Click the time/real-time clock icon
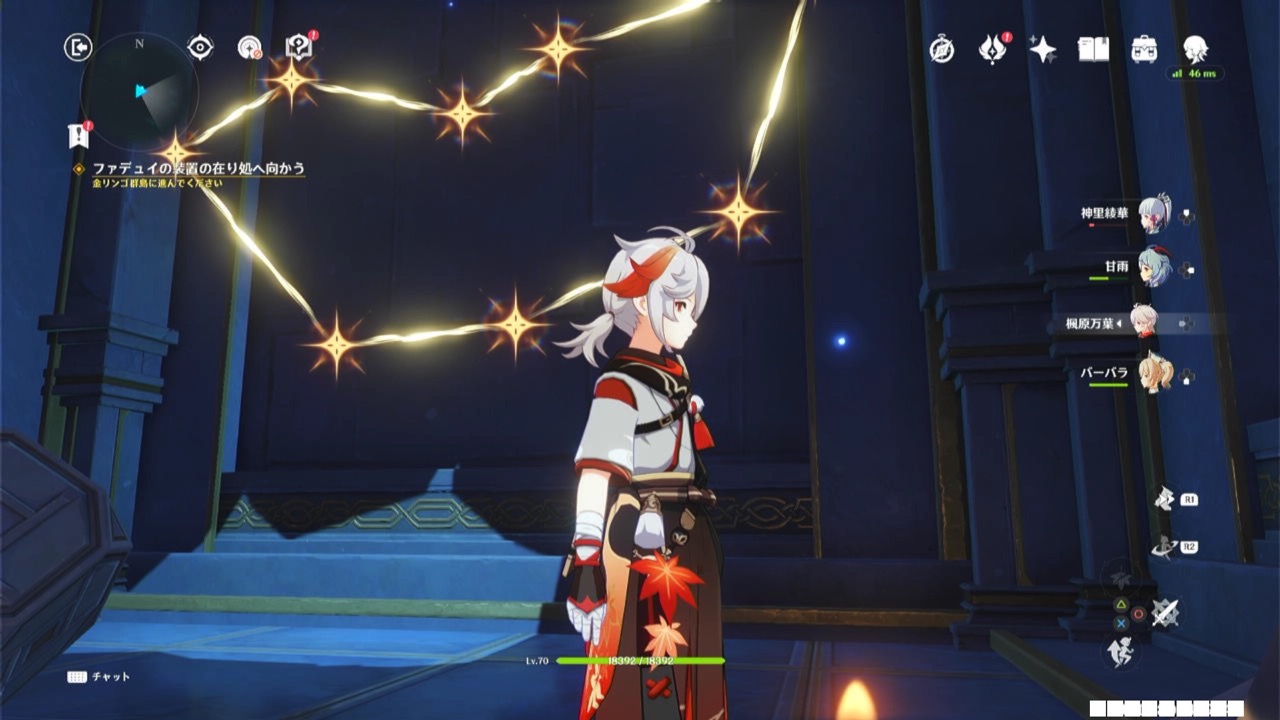 942,49
